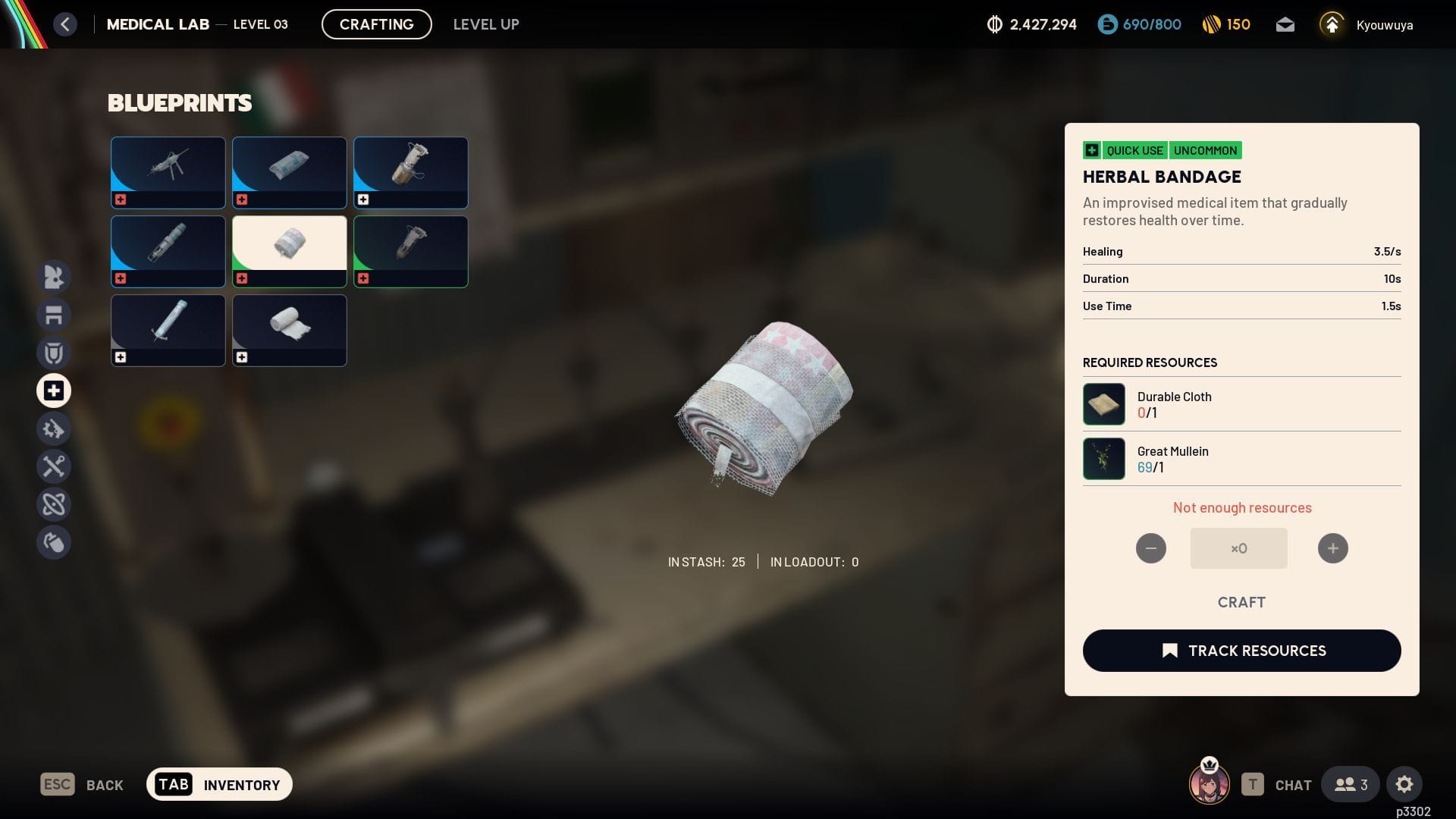Open the Inventory

coord(219,784)
